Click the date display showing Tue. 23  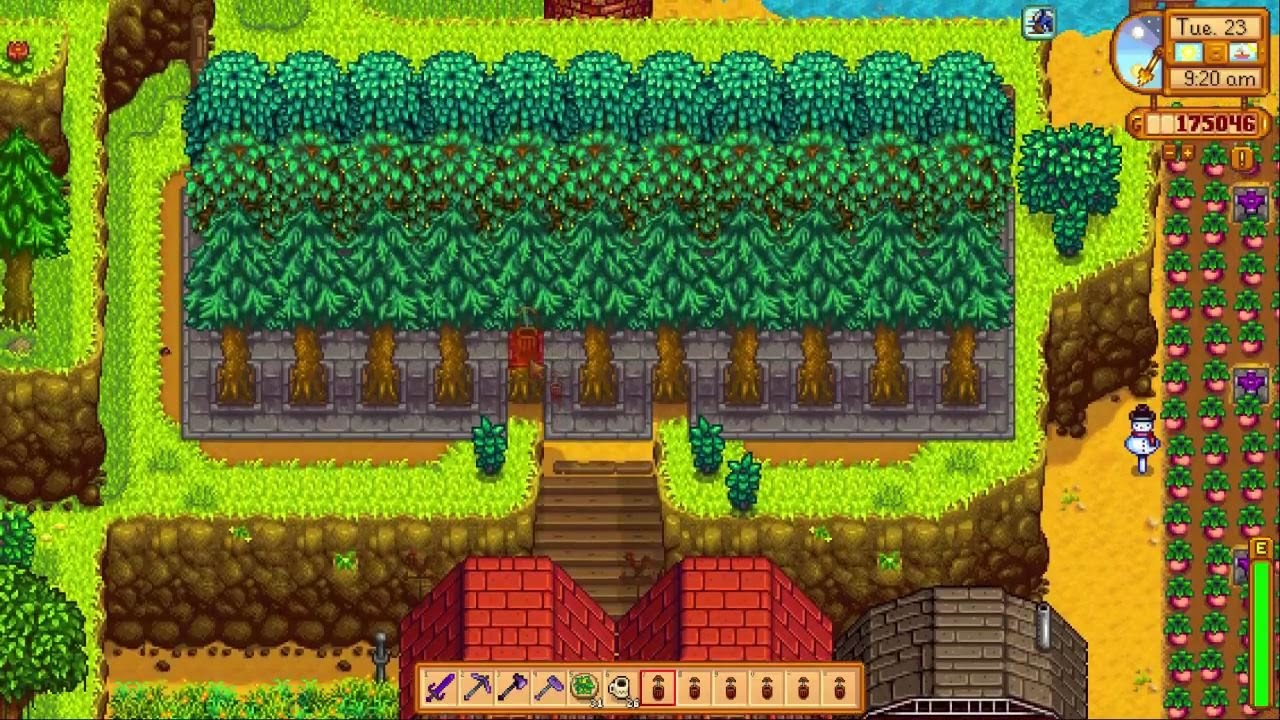[x=1211, y=27]
